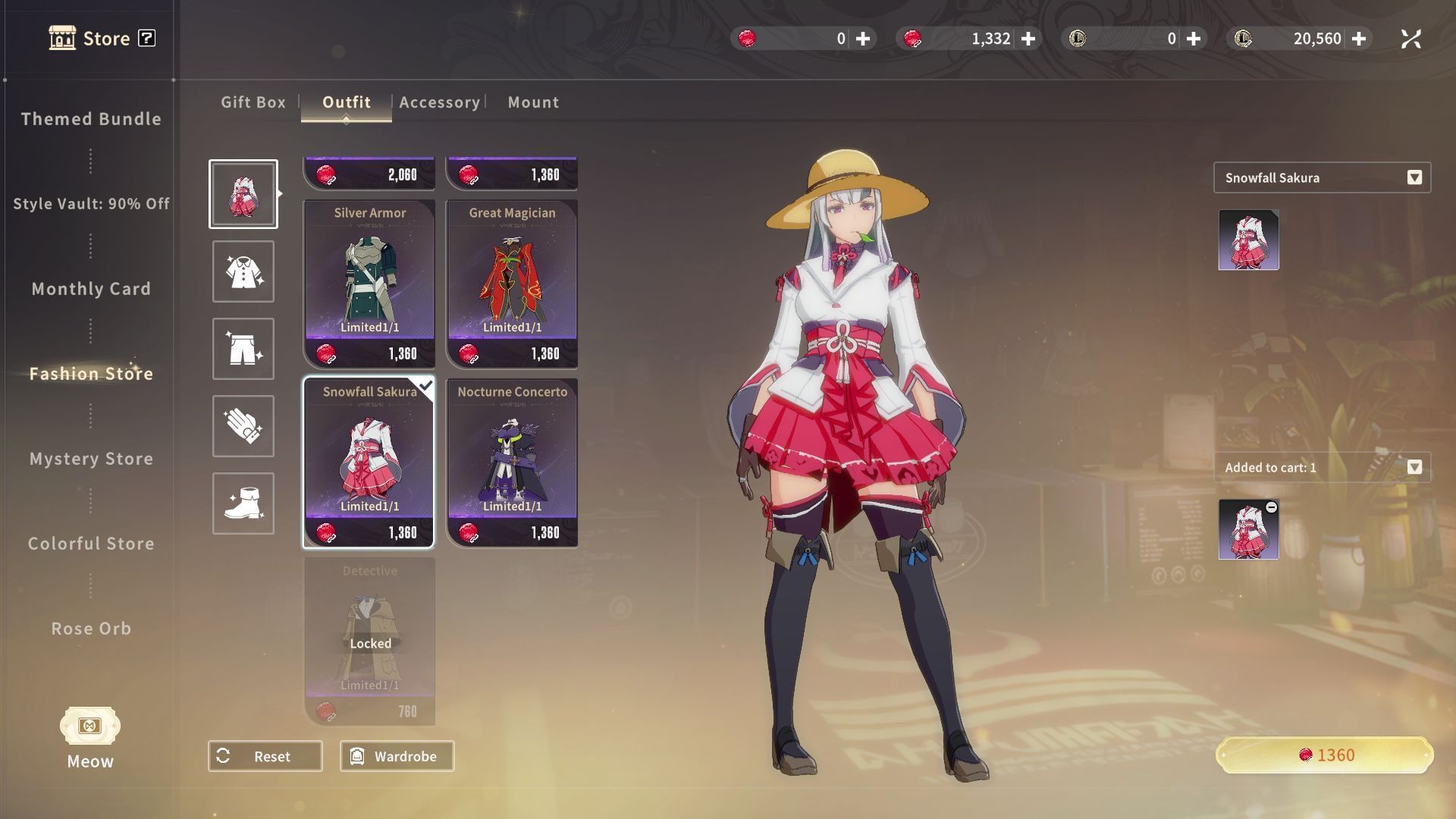Switch to the Gift Box tab
This screenshot has height=819, width=1456.
[253, 102]
